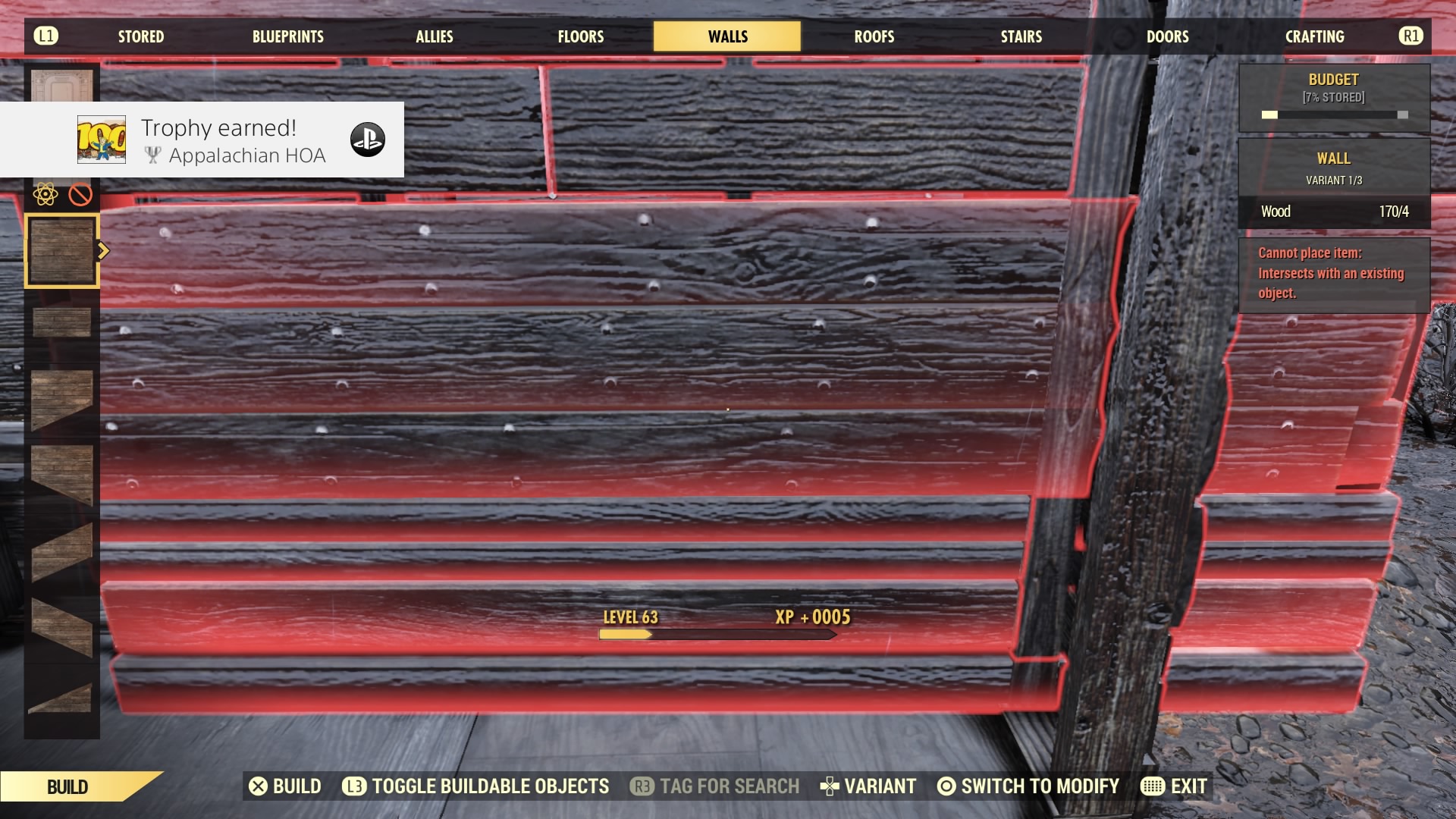Show the Doors tab
Viewport: 1456px width, 819px height.
[x=1167, y=36]
